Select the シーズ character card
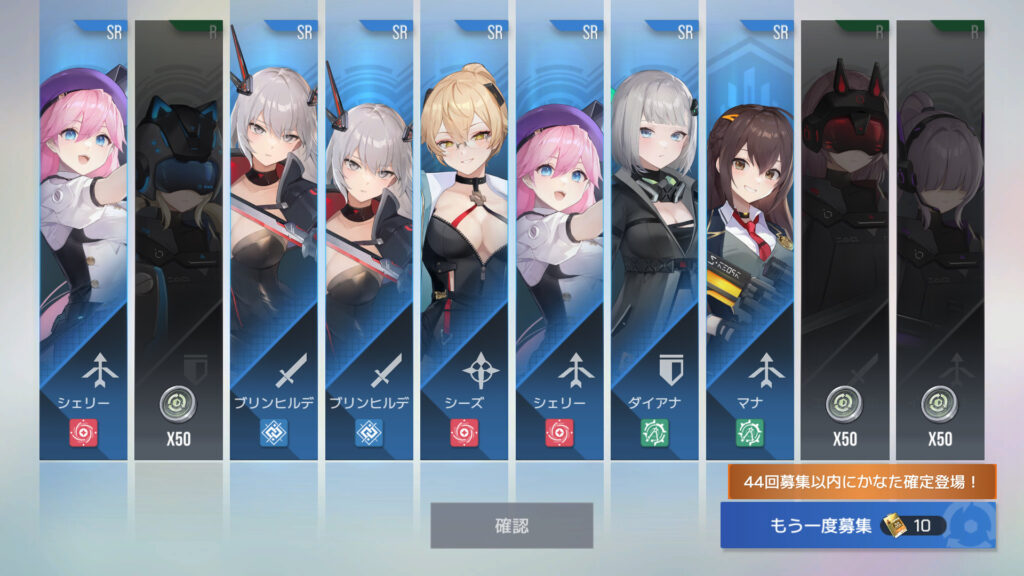Viewport: 1024px width, 576px height. point(463,240)
